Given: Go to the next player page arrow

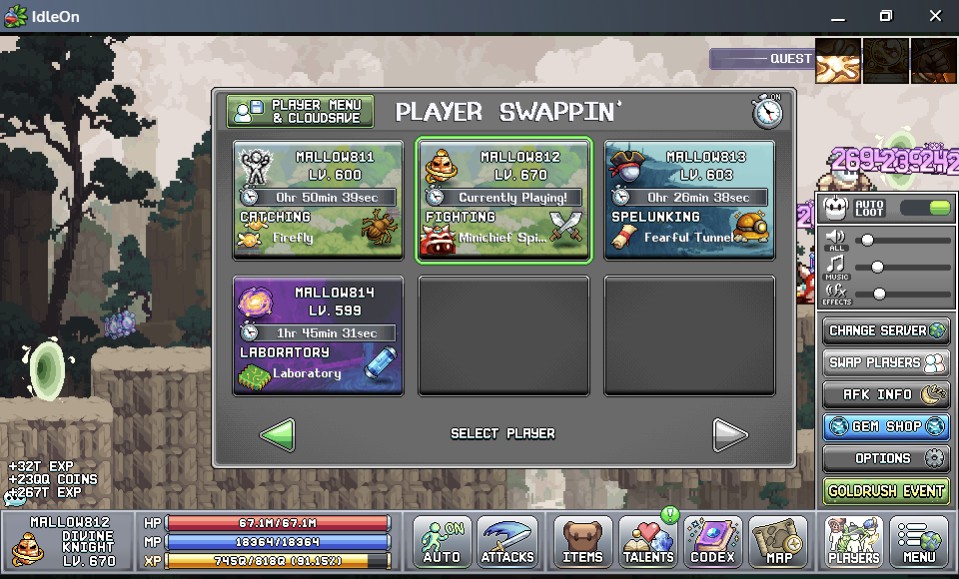Looking at the screenshot, I should tap(729, 434).
